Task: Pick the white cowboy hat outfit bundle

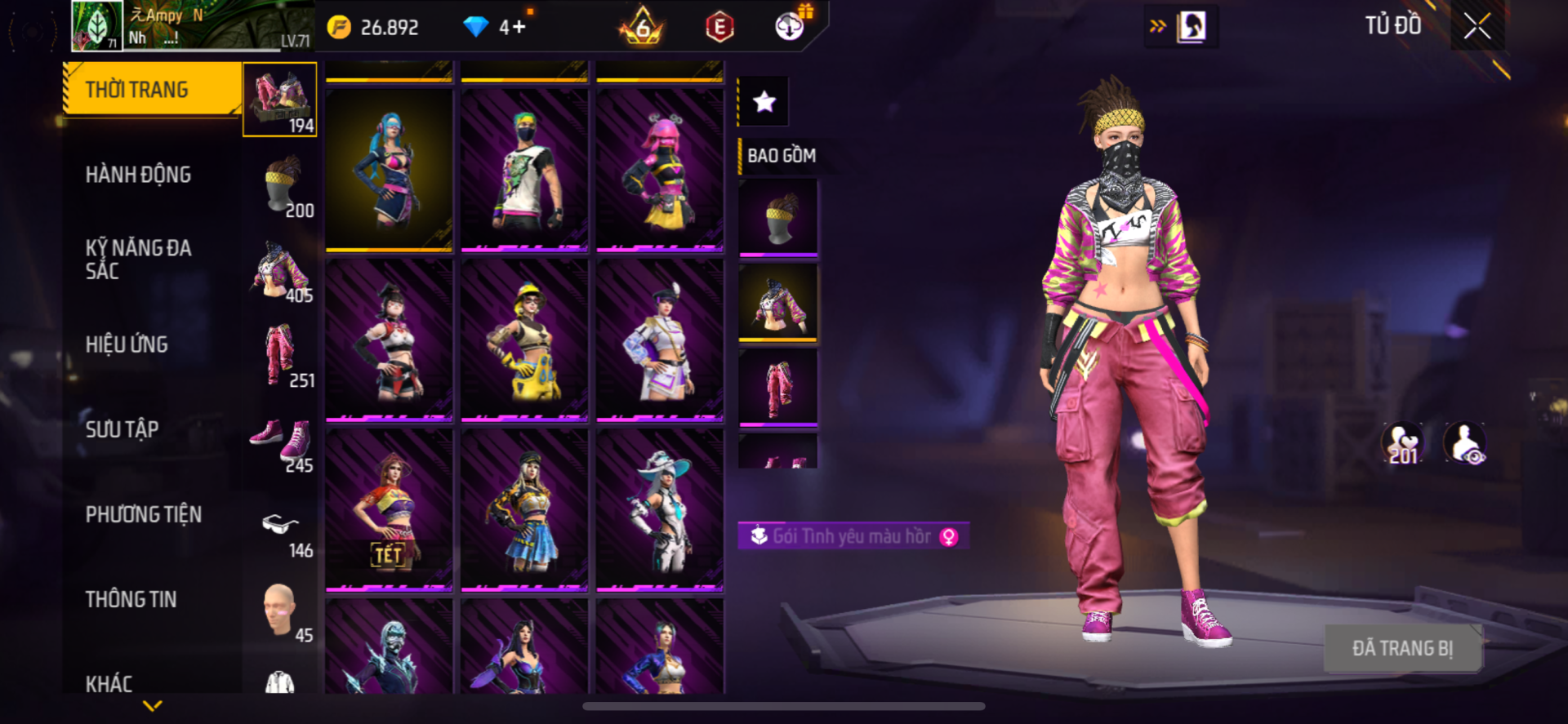Action: tap(660, 509)
